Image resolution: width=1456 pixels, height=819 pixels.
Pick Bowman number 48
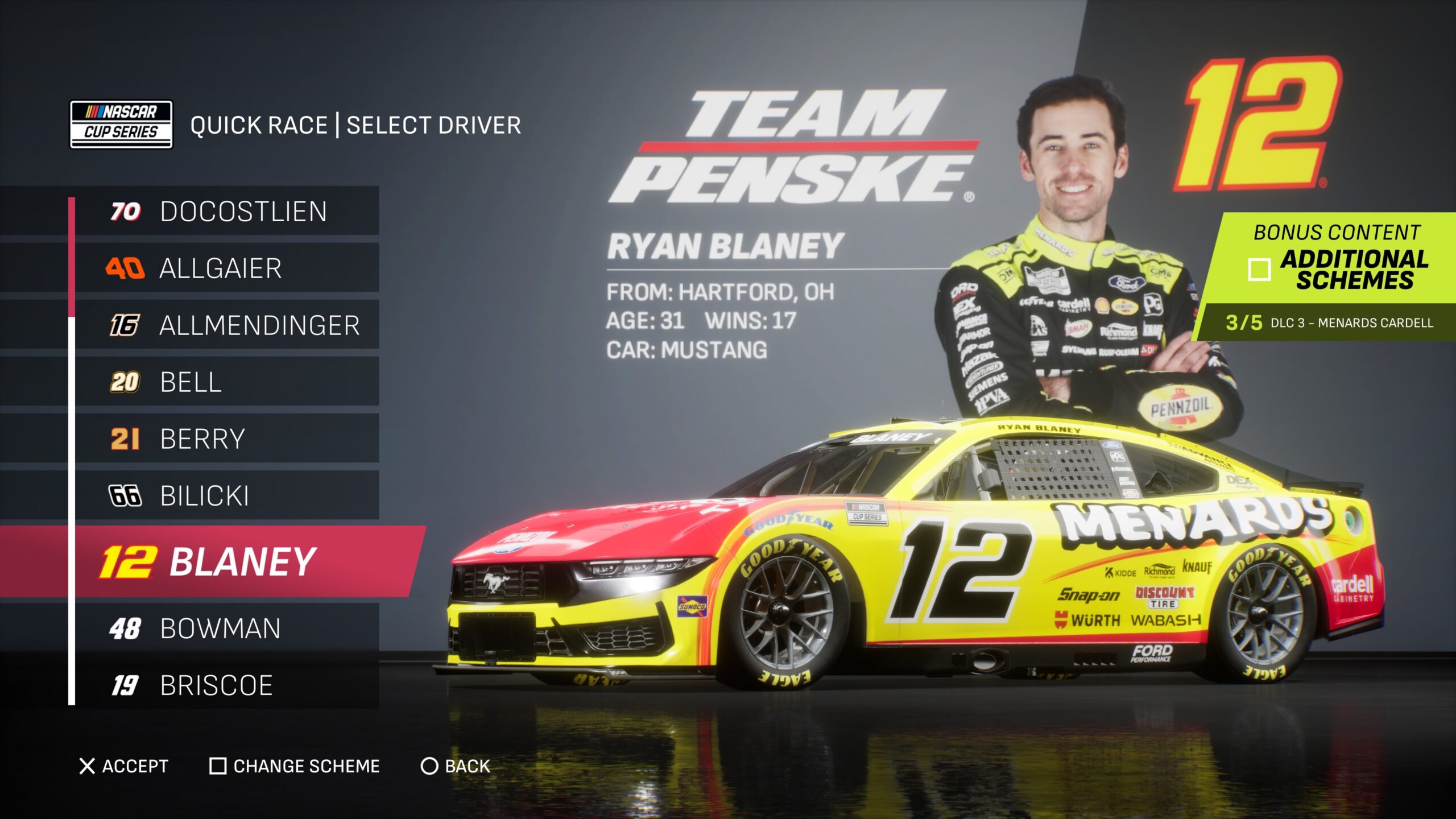tap(227, 628)
